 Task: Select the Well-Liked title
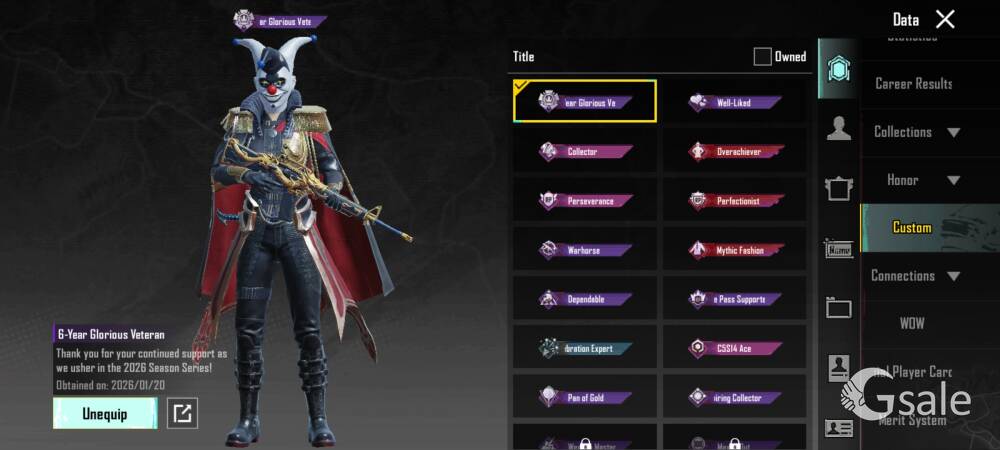(x=734, y=102)
